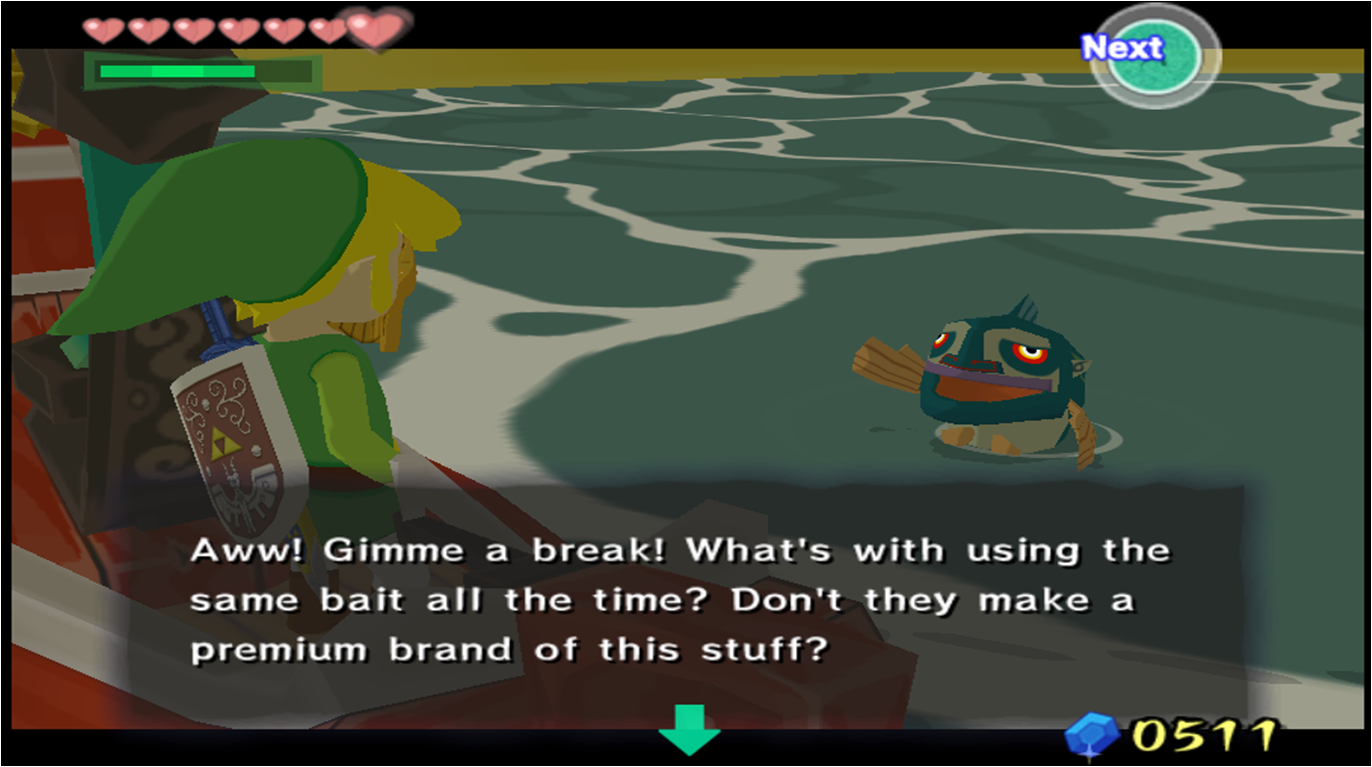The height and width of the screenshot is (767, 1372).
Task: Select the Hero's Shield on Link
Action: click(225, 430)
